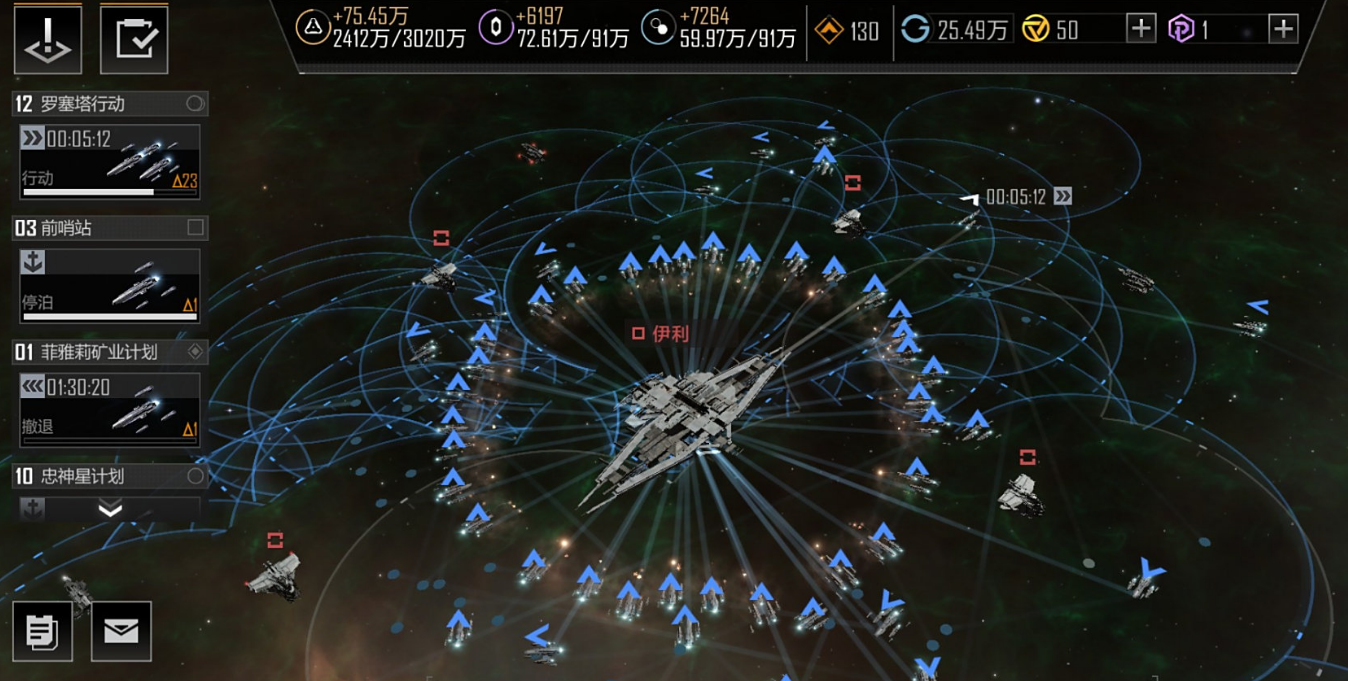Click the 前哨站 docked fleet card

(x=110, y=285)
